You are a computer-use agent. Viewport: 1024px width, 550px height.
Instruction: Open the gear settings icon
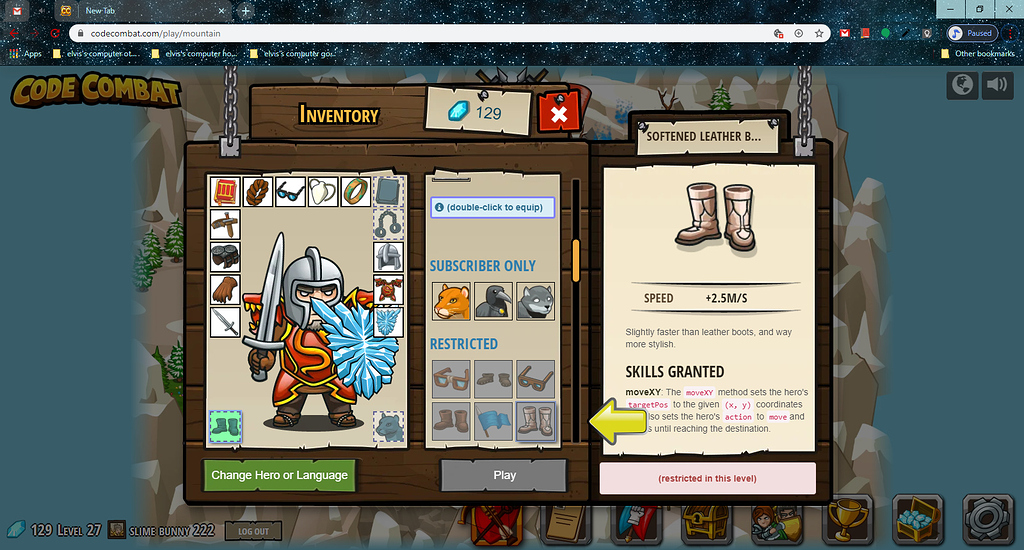point(988,520)
